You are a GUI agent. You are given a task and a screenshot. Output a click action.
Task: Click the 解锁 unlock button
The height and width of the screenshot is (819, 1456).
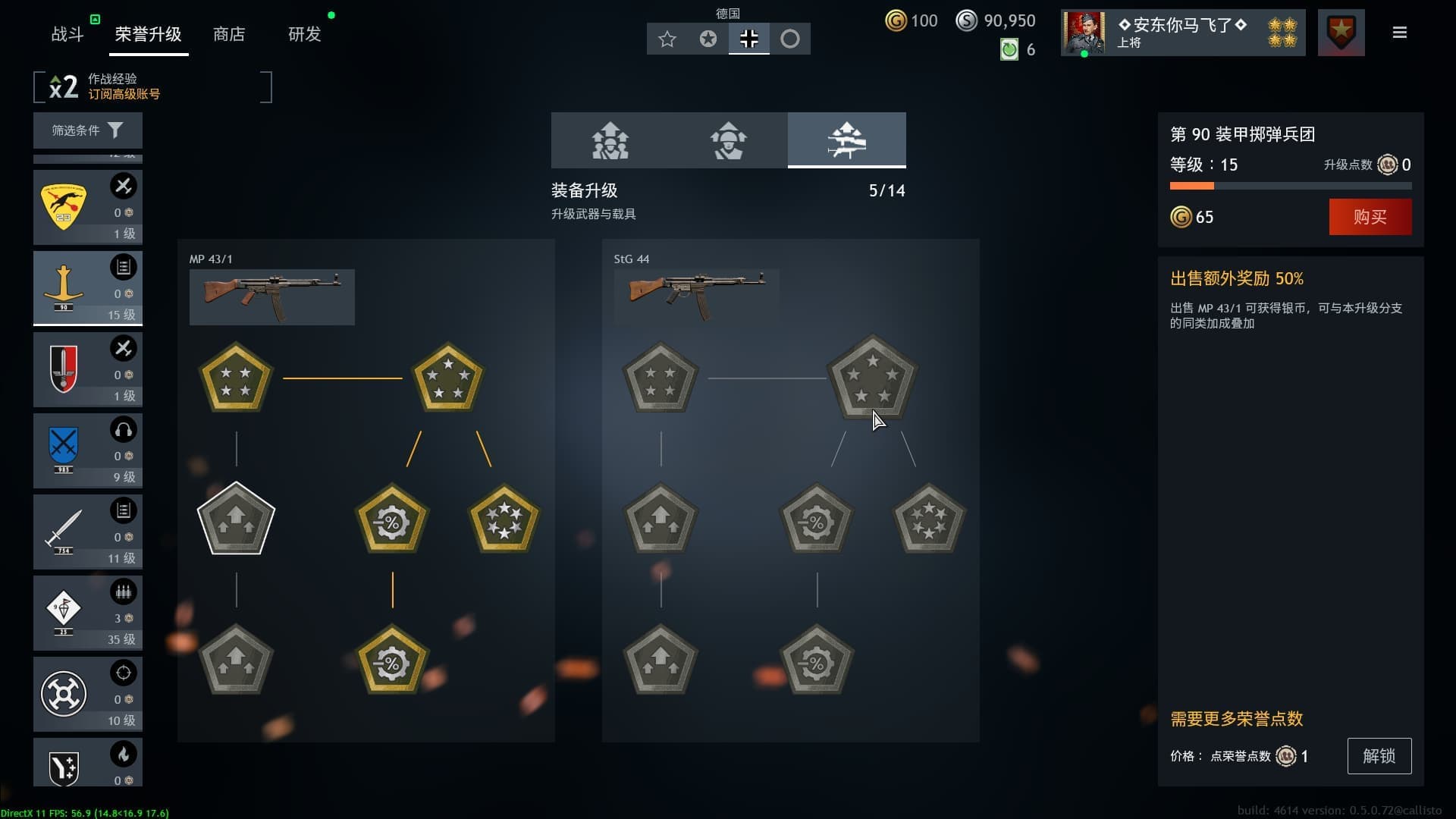(1379, 756)
